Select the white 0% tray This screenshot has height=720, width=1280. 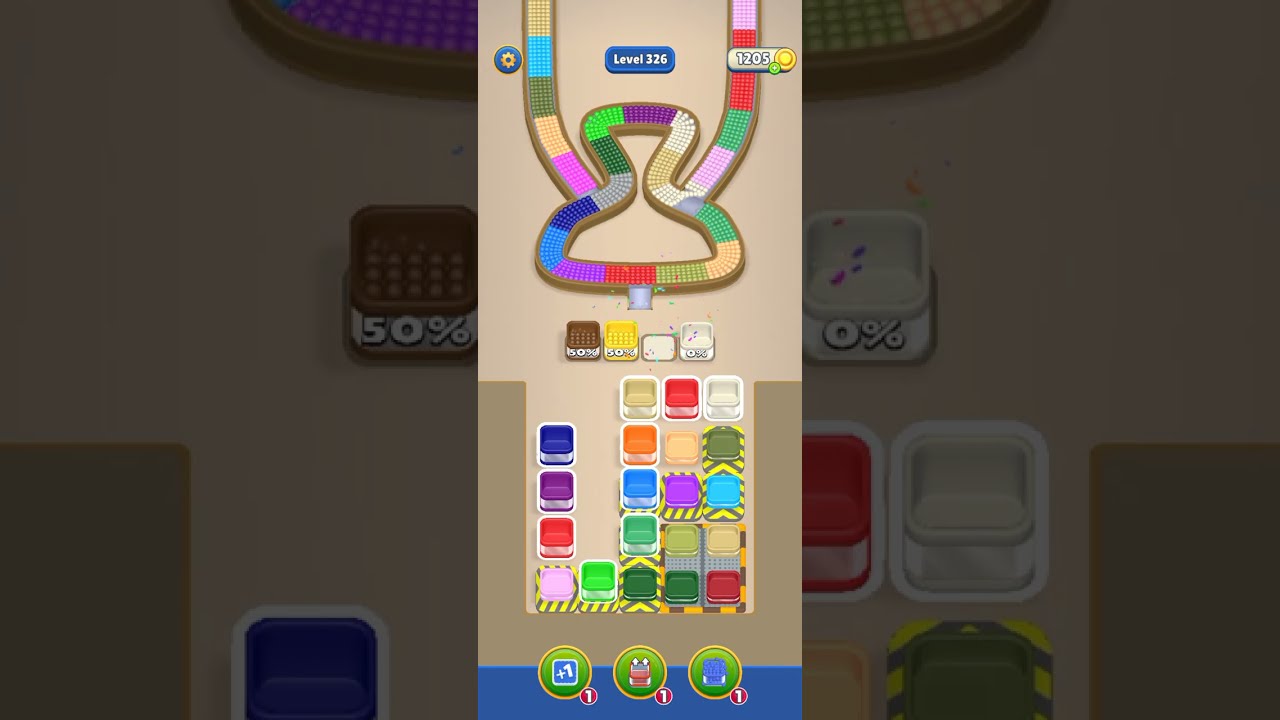[695, 342]
